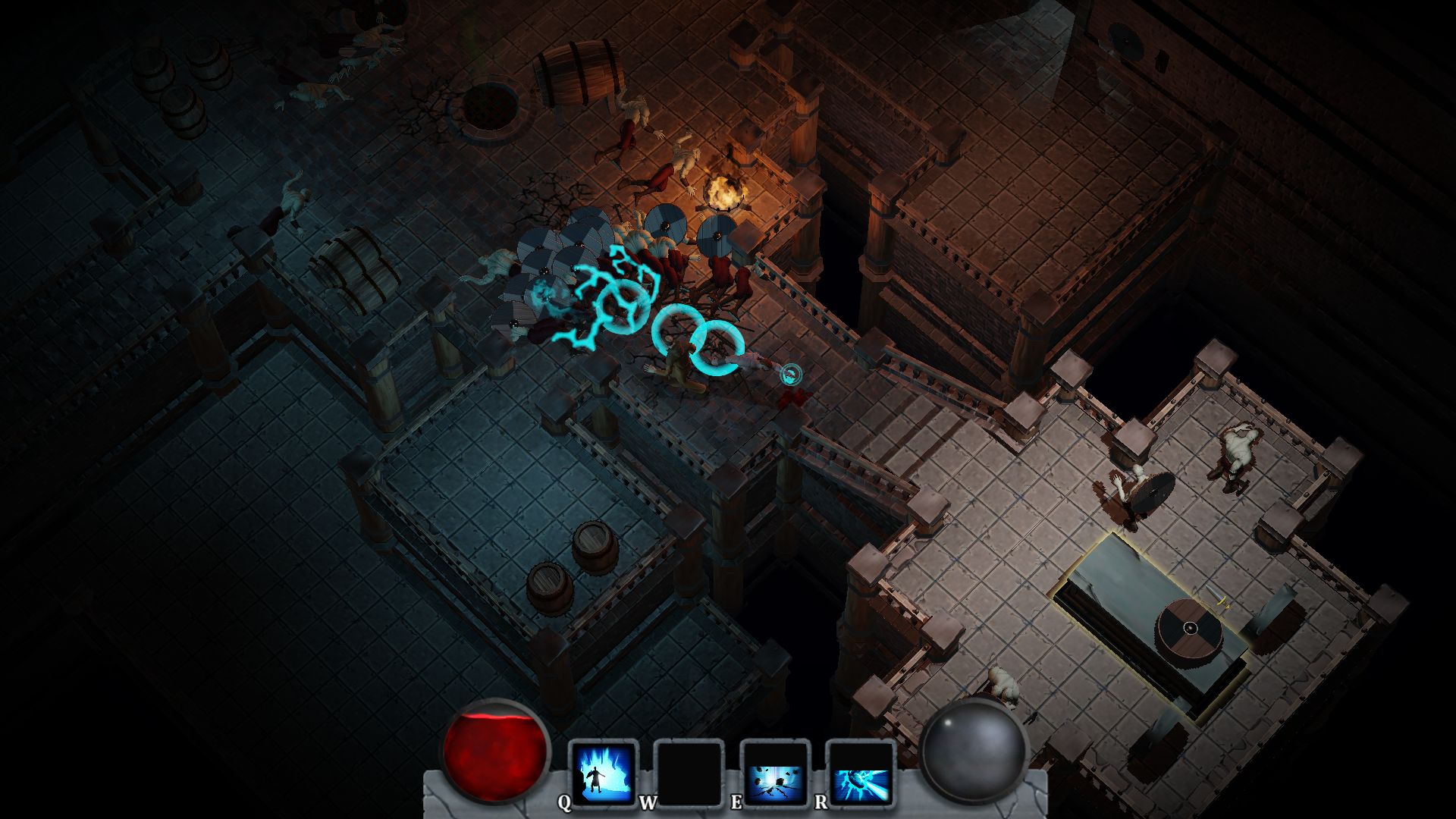Select the empty W ability slot
1456x819 pixels.
[689, 774]
